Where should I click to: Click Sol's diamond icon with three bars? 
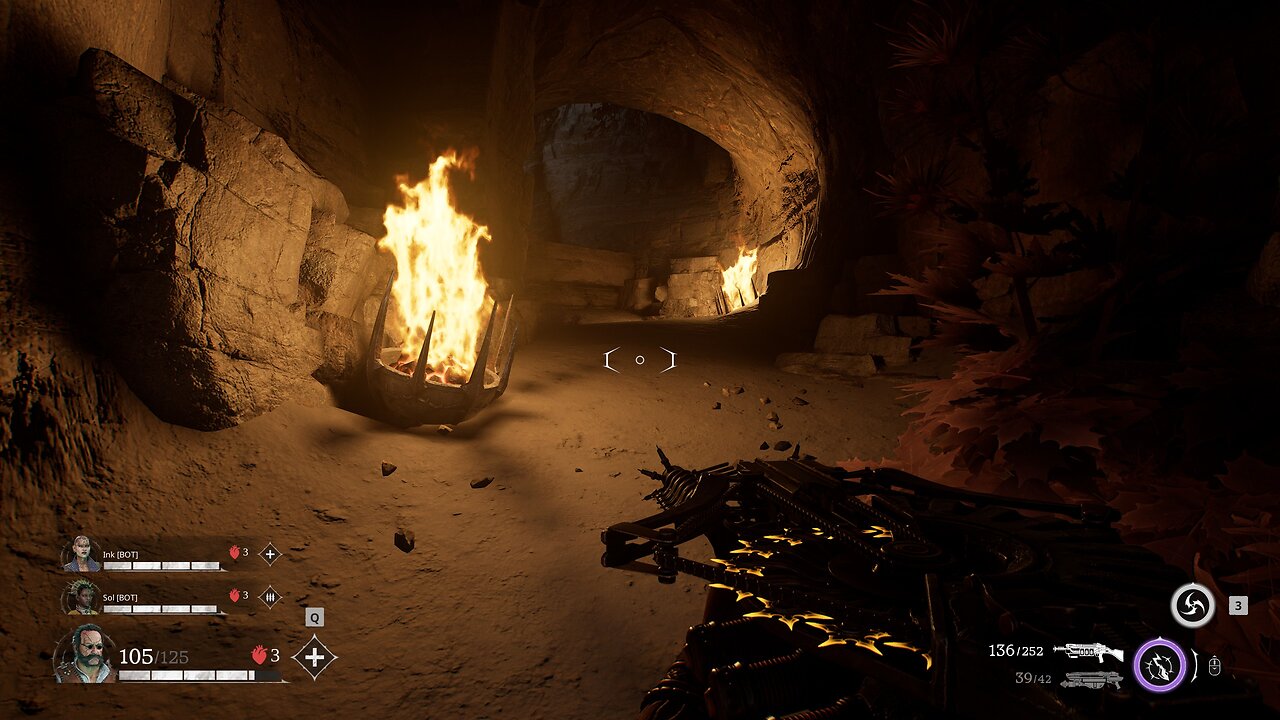[x=269, y=597]
